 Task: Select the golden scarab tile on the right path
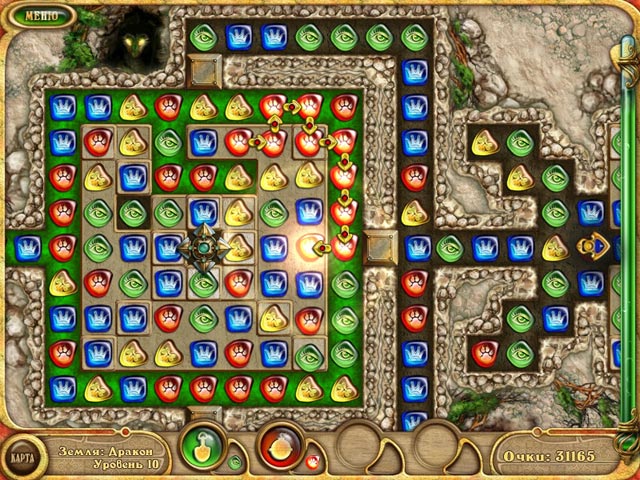[x=596, y=246]
